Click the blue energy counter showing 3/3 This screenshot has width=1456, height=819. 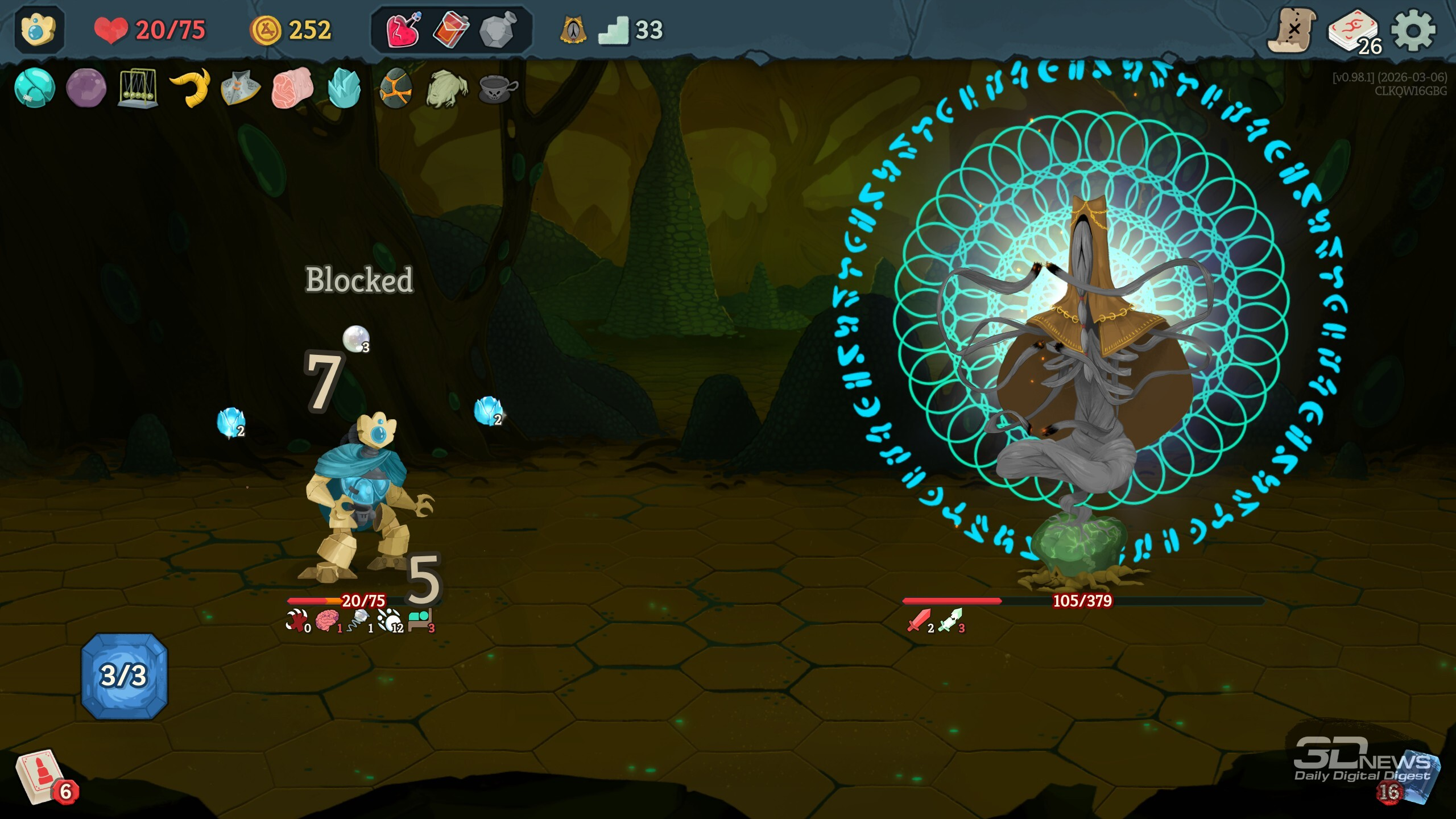124,676
